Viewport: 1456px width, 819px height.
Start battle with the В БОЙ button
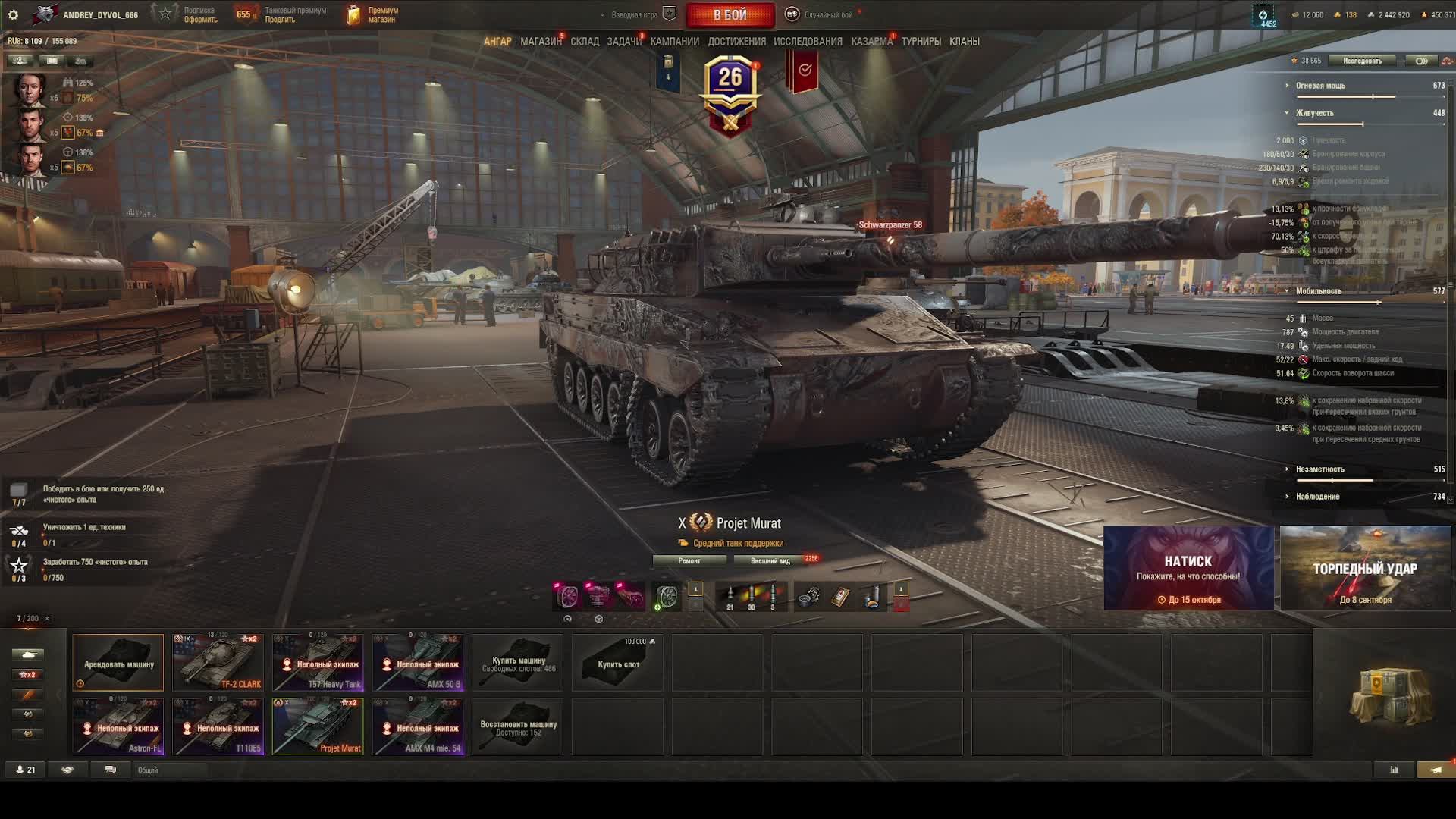point(730,14)
